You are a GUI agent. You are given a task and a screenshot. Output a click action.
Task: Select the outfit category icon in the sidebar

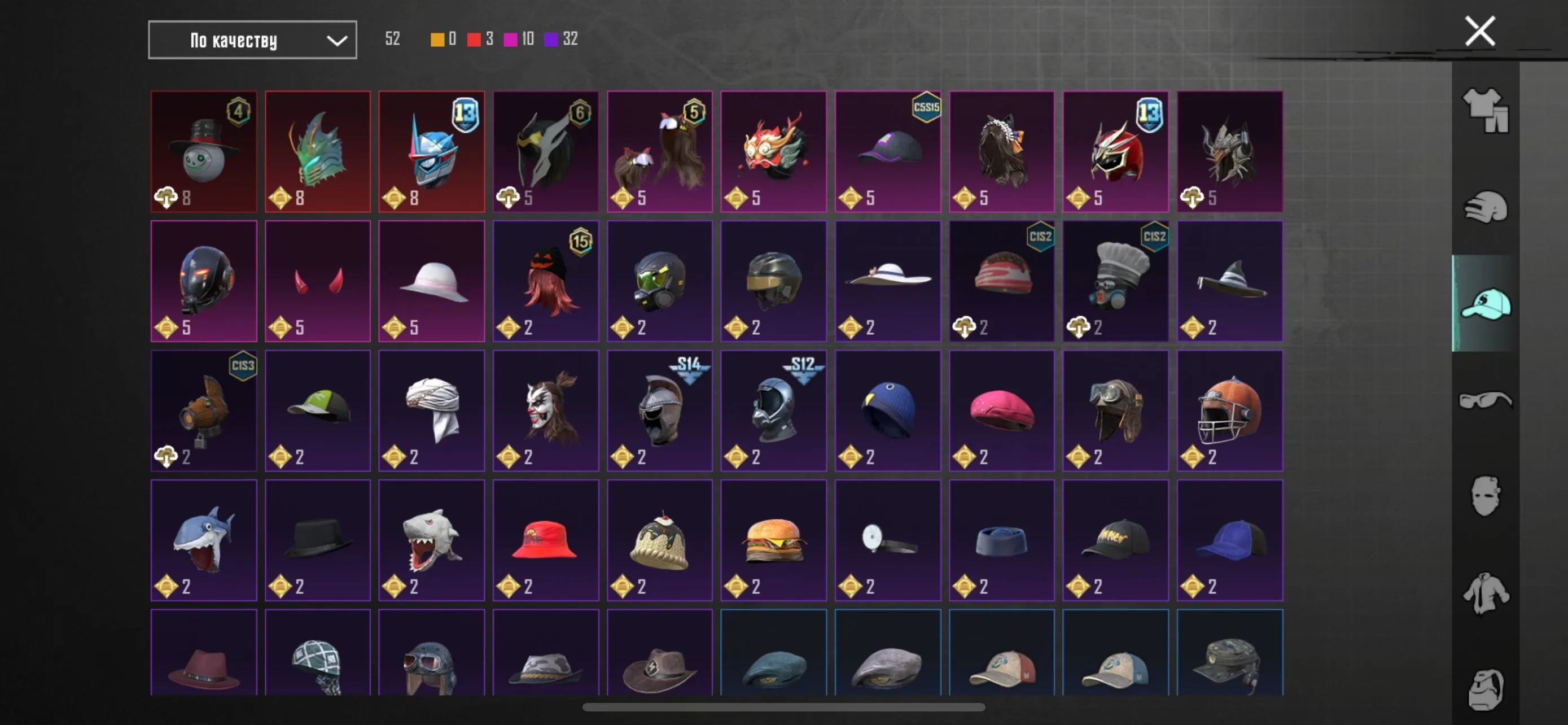click(1485, 113)
